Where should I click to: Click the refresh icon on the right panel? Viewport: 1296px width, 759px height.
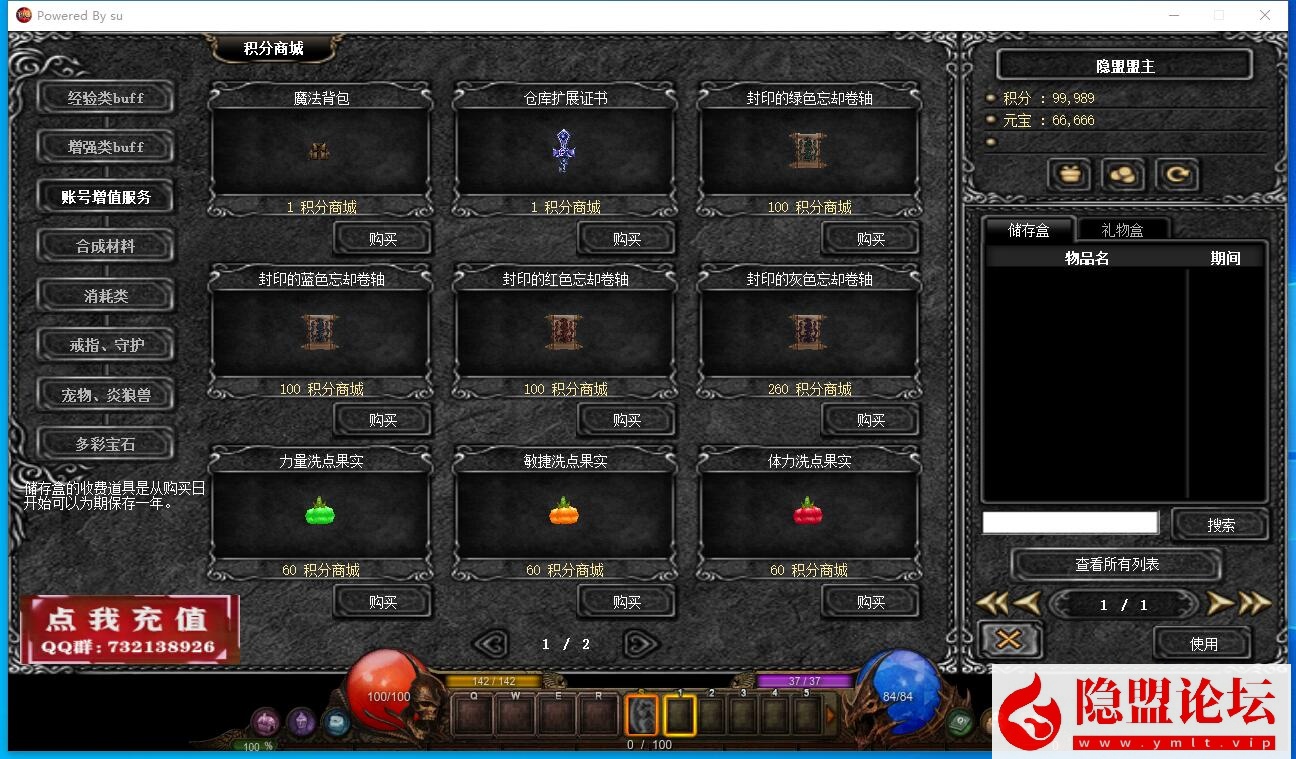1176,174
